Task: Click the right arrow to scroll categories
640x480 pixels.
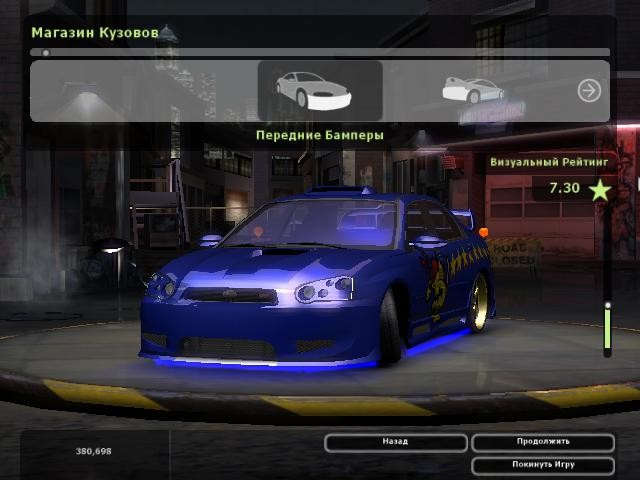Action: (x=589, y=91)
